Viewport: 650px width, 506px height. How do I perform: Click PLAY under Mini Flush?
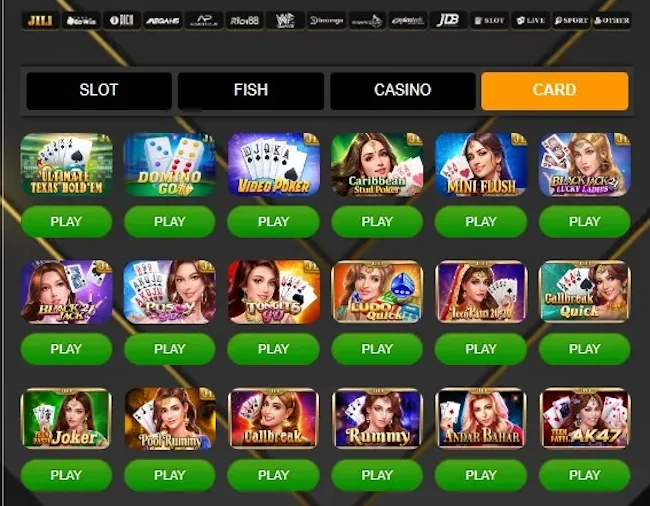[481, 222]
